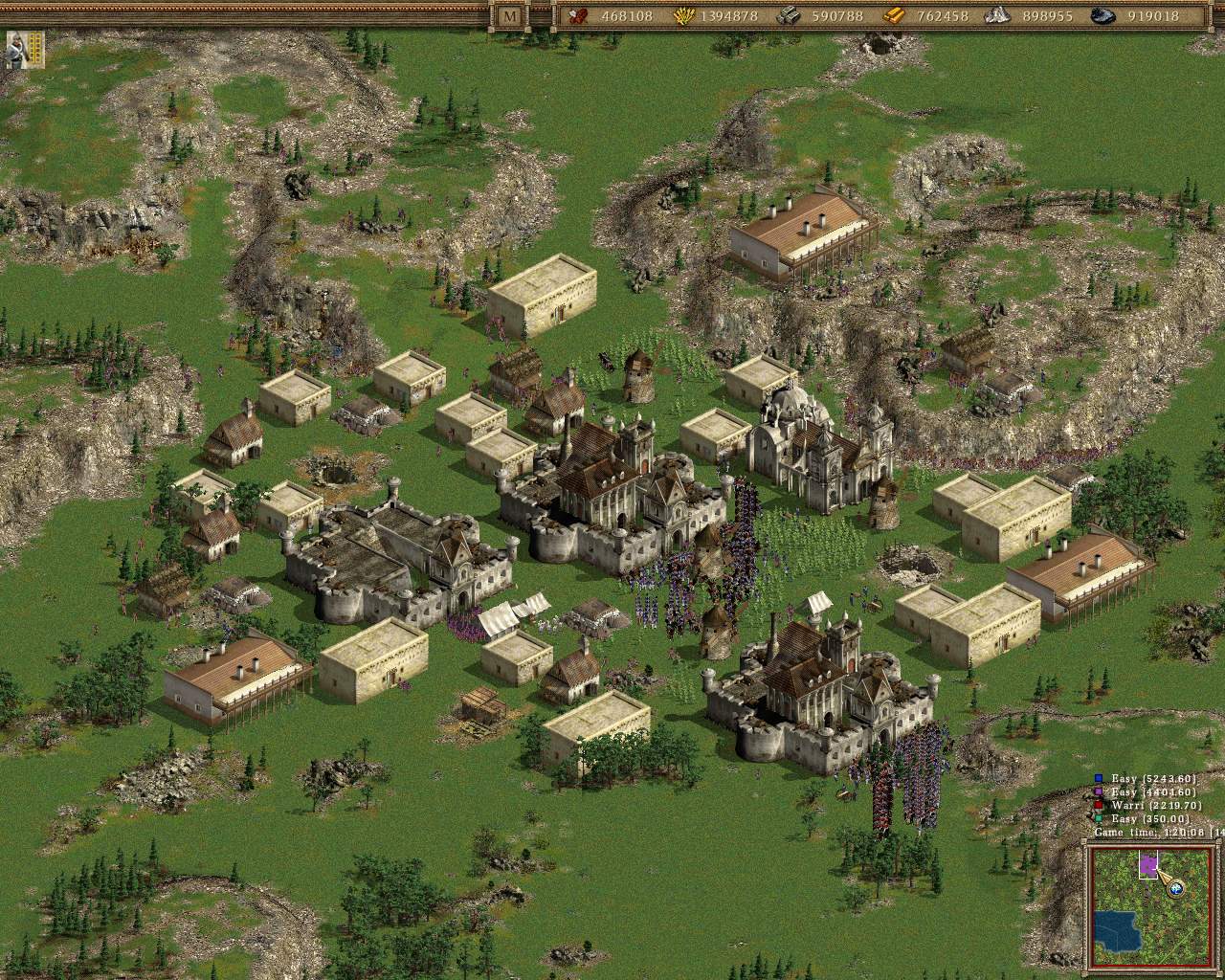Click the food (meat) resource icon
The width and height of the screenshot is (1225, 980).
(x=578, y=15)
